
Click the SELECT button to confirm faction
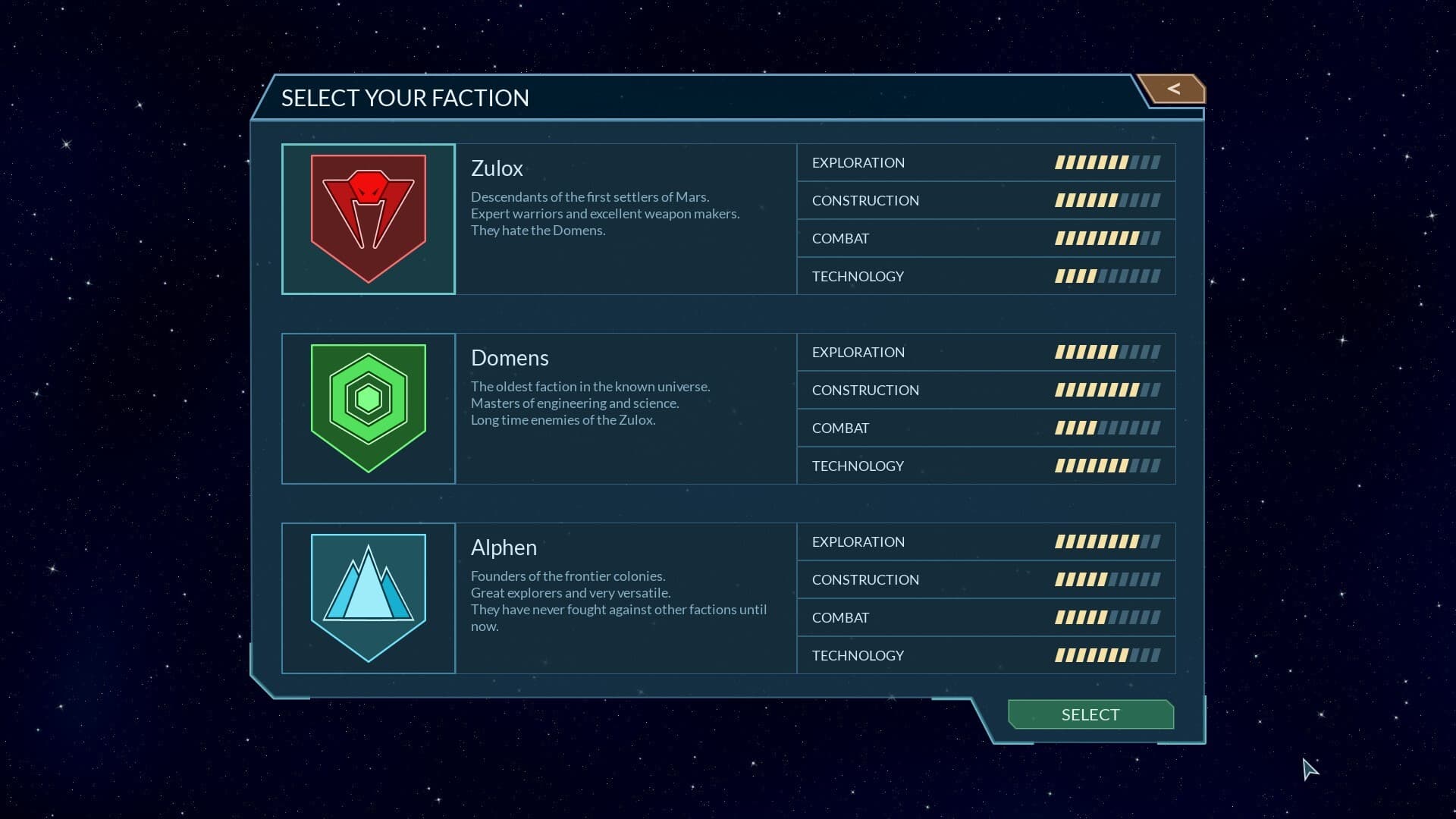tap(1090, 714)
